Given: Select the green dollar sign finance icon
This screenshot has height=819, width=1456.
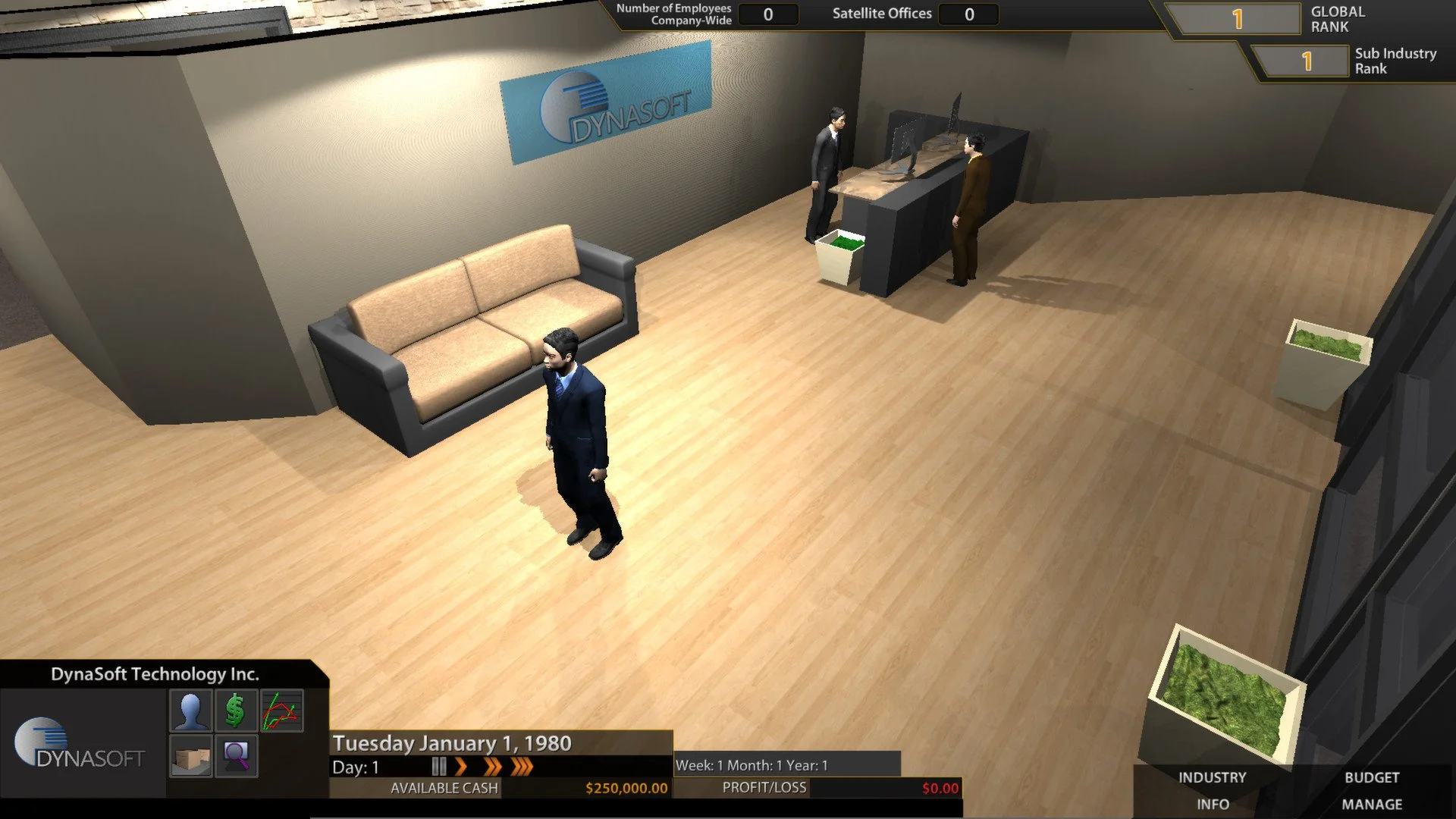Looking at the screenshot, I should click(235, 711).
